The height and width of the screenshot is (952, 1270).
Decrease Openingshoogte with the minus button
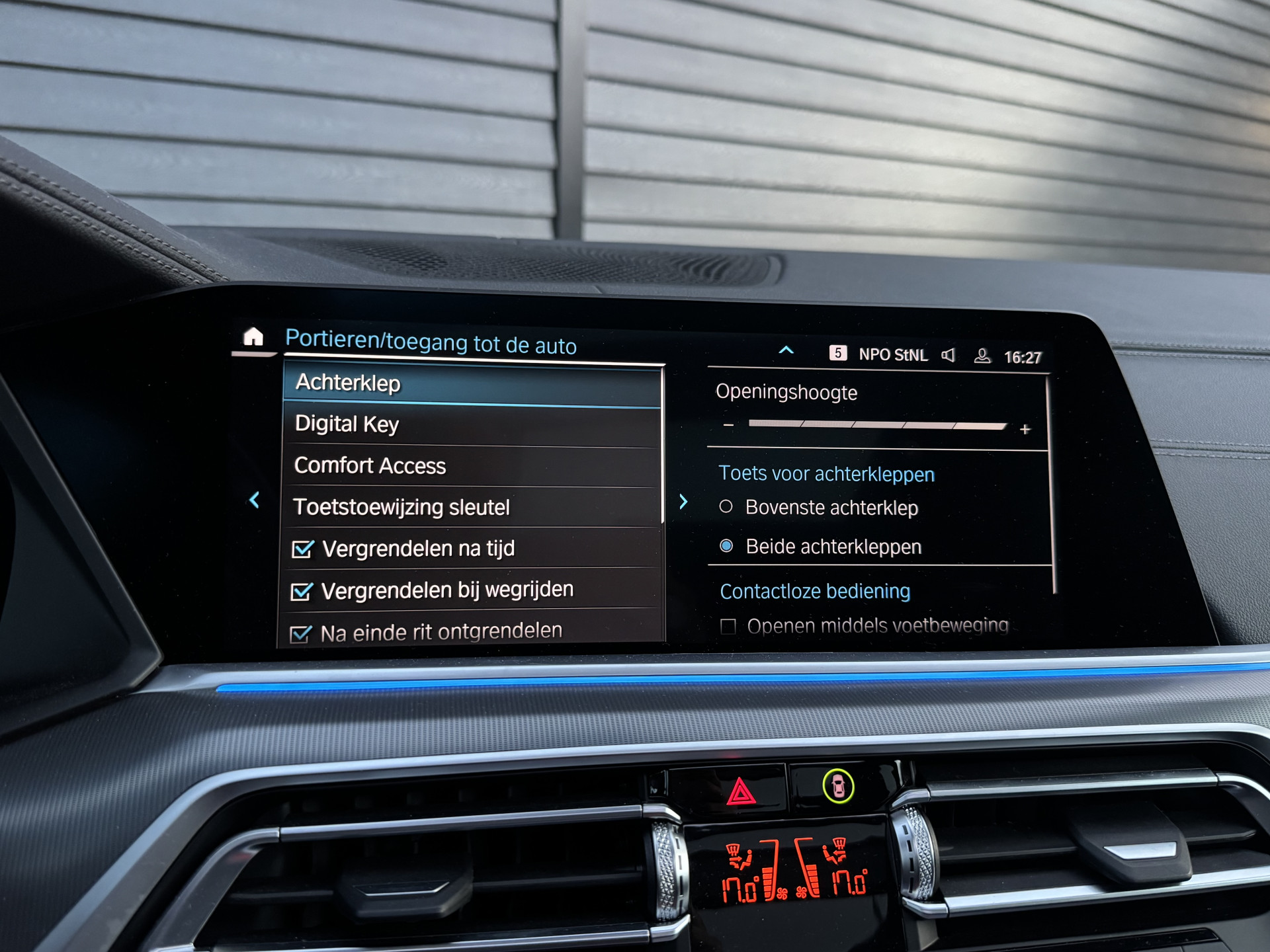pyautogui.click(x=728, y=425)
